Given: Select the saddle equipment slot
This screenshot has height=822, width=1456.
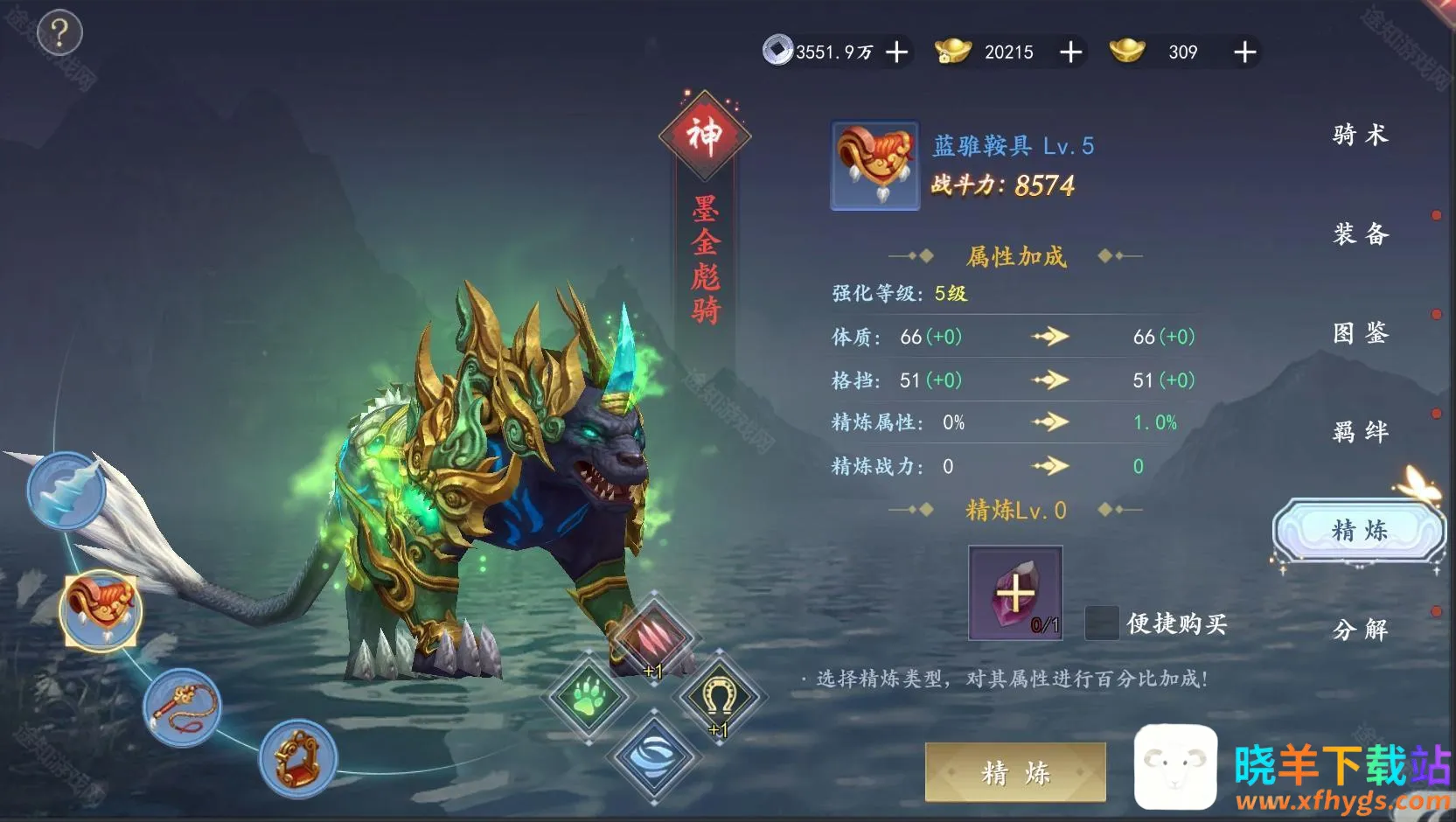Looking at the screenshot, I should [x=101, y=609].
